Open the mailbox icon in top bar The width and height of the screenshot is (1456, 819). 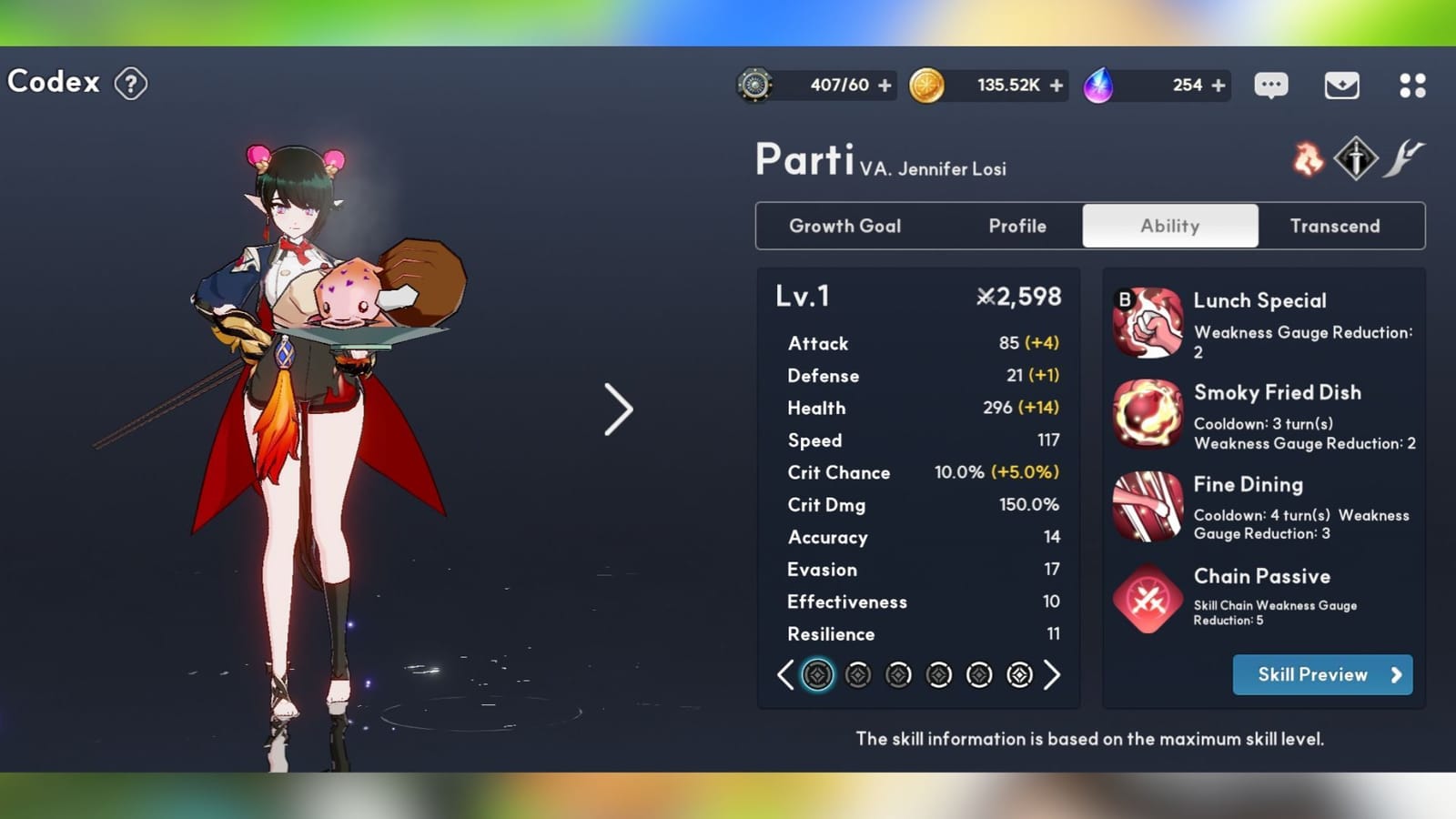(1341, 85)
